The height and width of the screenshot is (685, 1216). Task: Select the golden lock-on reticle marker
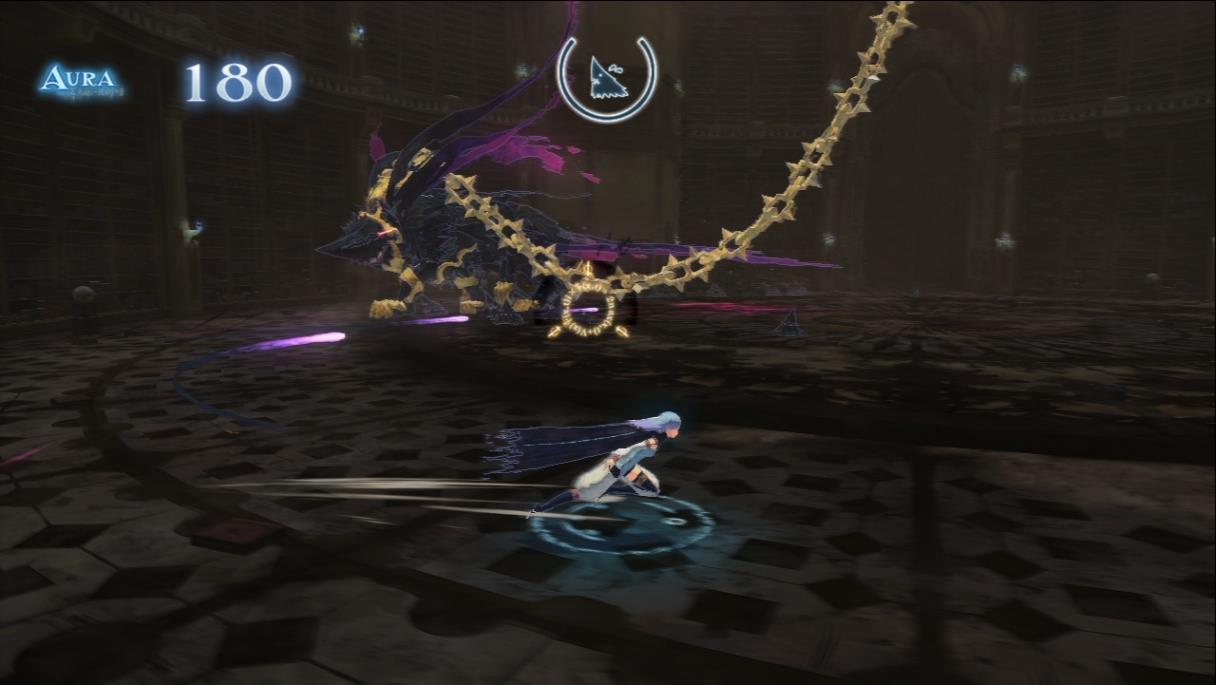click(588, 306)
